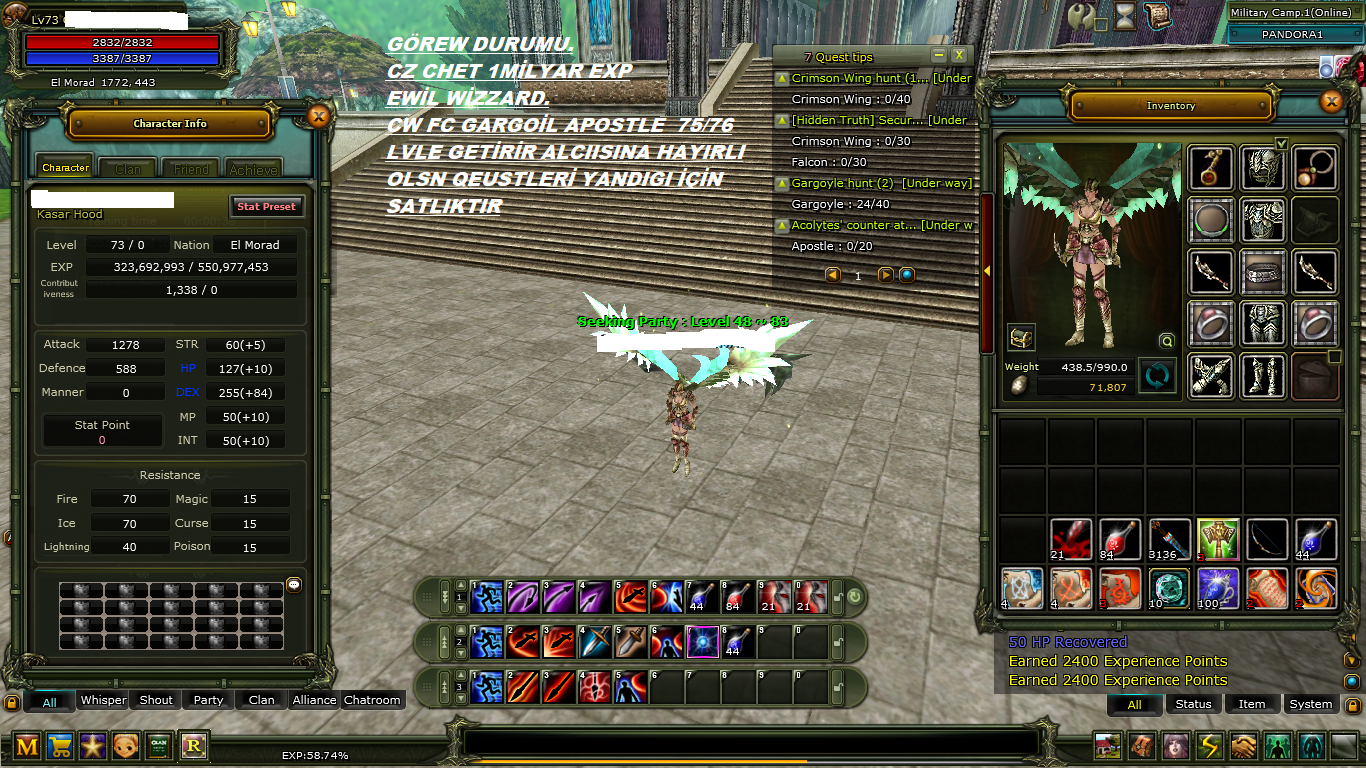1366x768 pixels.
Task: Collapse the Quest tips panel with minus button
Action: [938, 55]
